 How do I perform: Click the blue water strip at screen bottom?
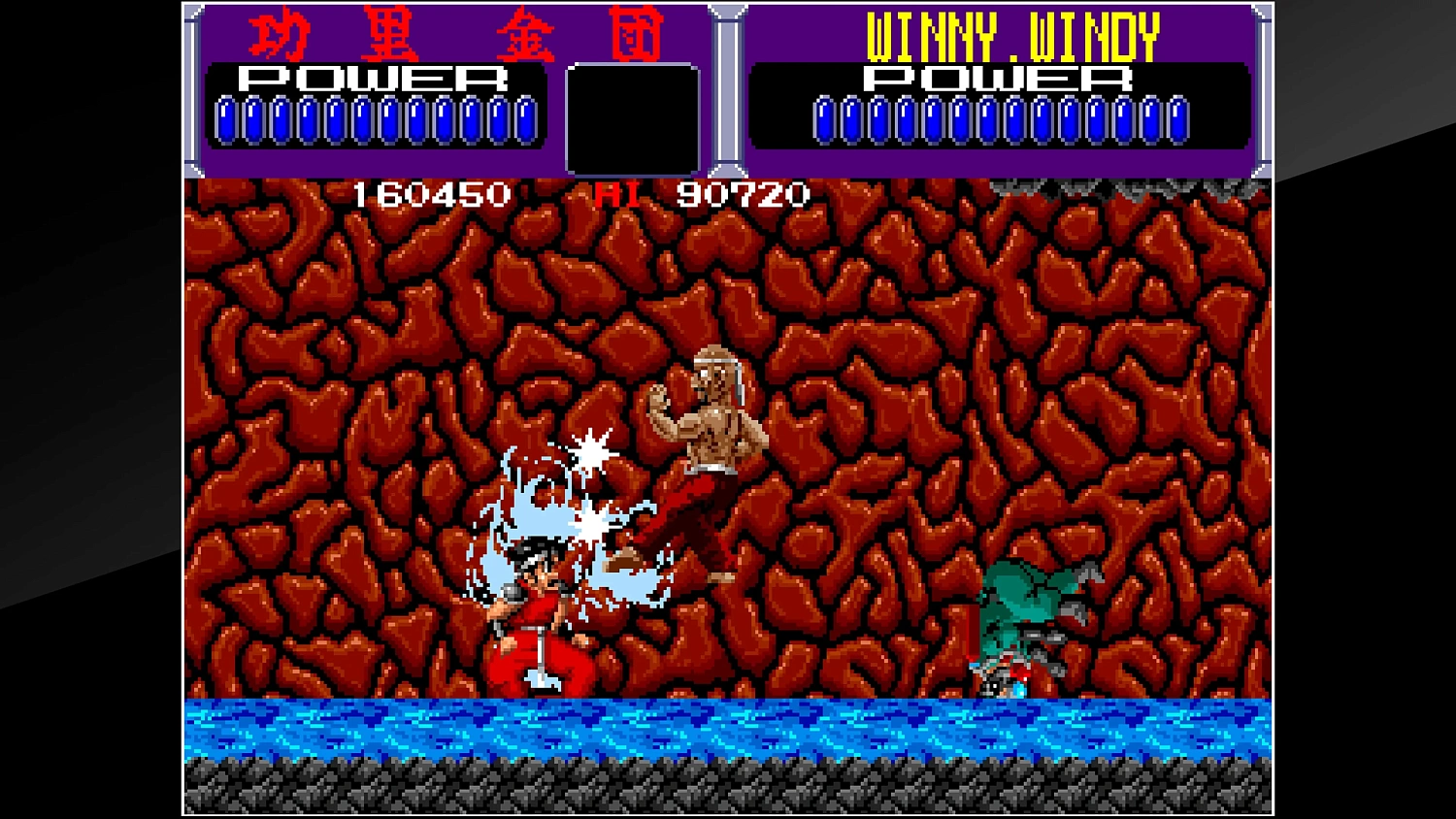pyautogui.click(x=728, y=728)
